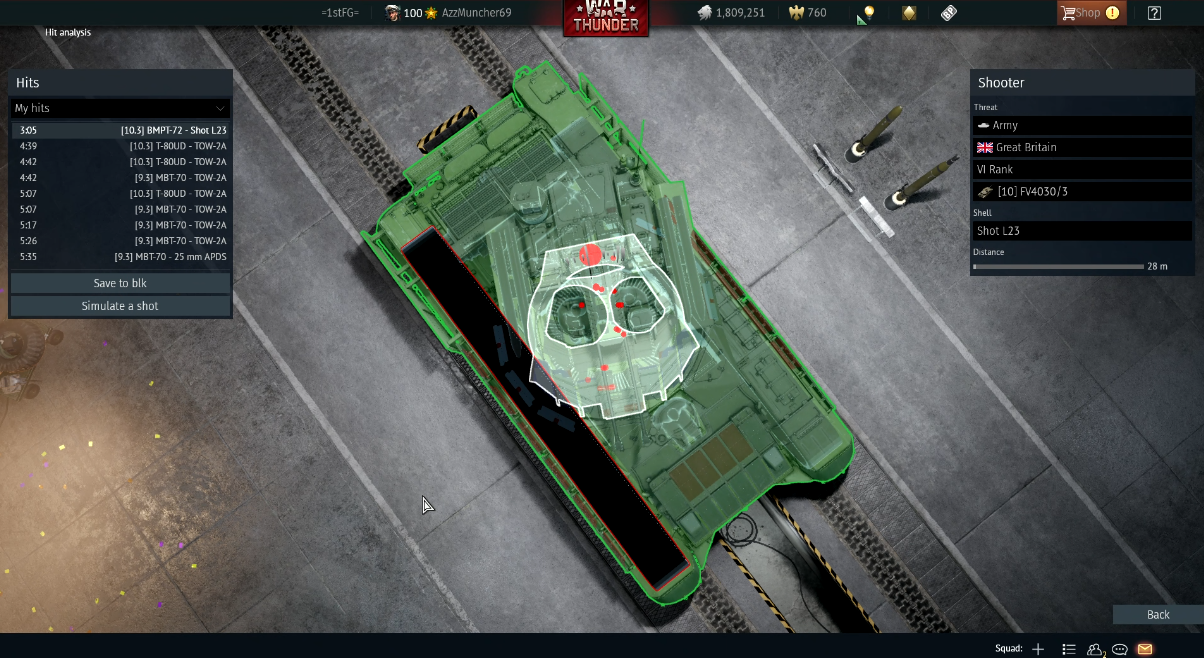Select the 3:05 BMPT-72 Shot L23 hit
The width and height of the screenshot is (1204, 658).
click(x=120, y=130)
